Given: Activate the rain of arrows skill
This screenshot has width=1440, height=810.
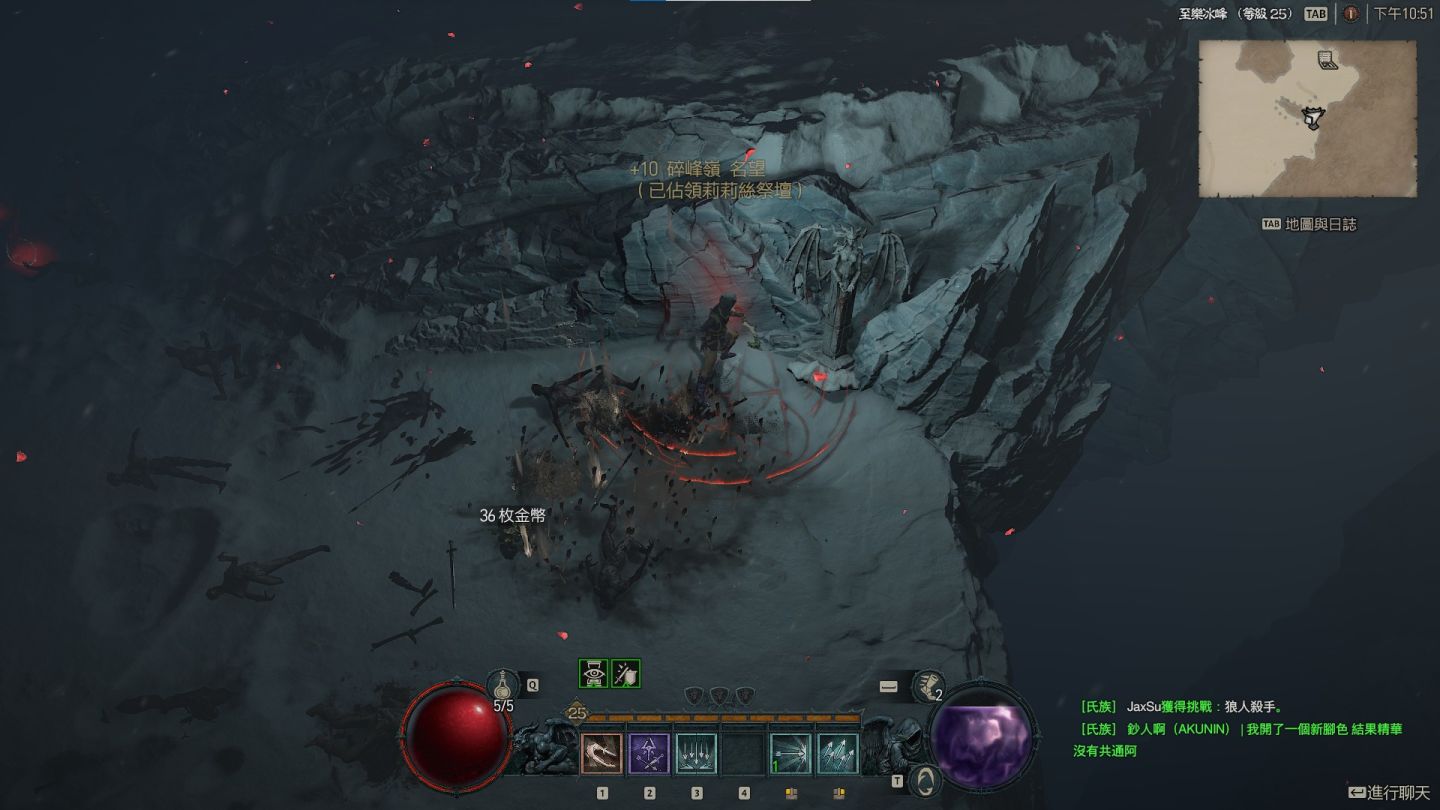Looking at the screenshot, I should click(x=696, y=754).
